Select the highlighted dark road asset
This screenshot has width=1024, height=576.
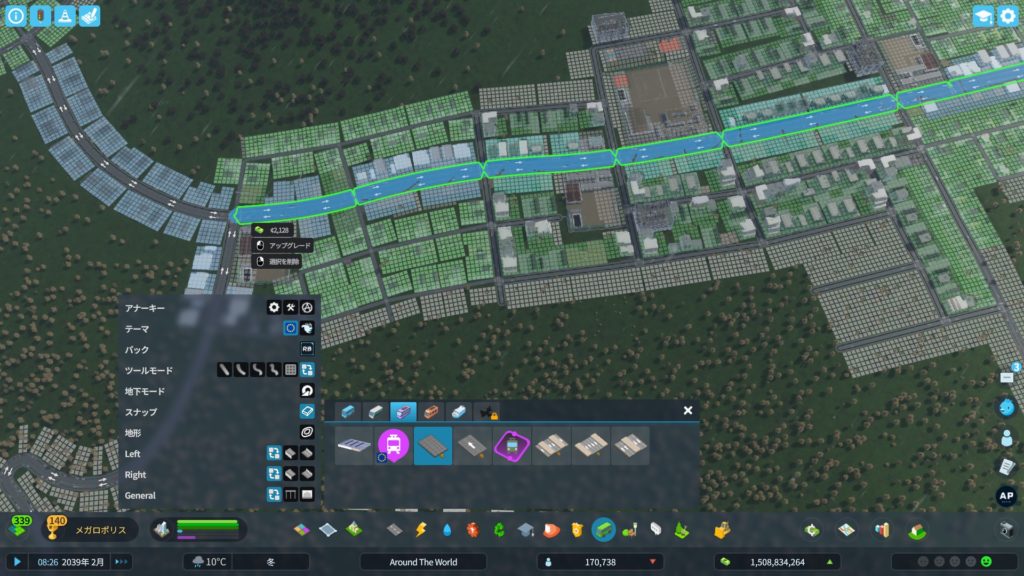click(x=433, y=446)
